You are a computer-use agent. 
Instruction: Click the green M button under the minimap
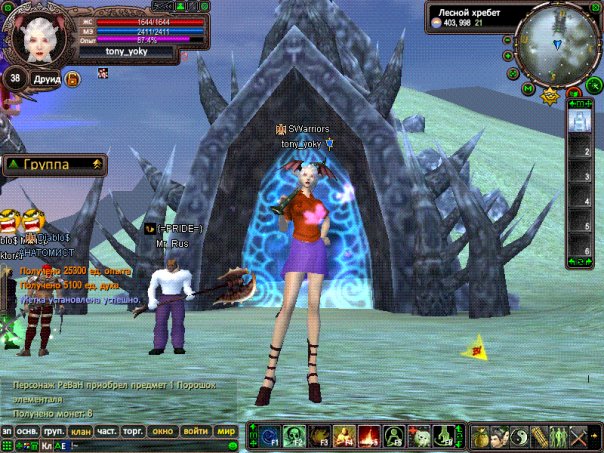click(x=529, y=88)
